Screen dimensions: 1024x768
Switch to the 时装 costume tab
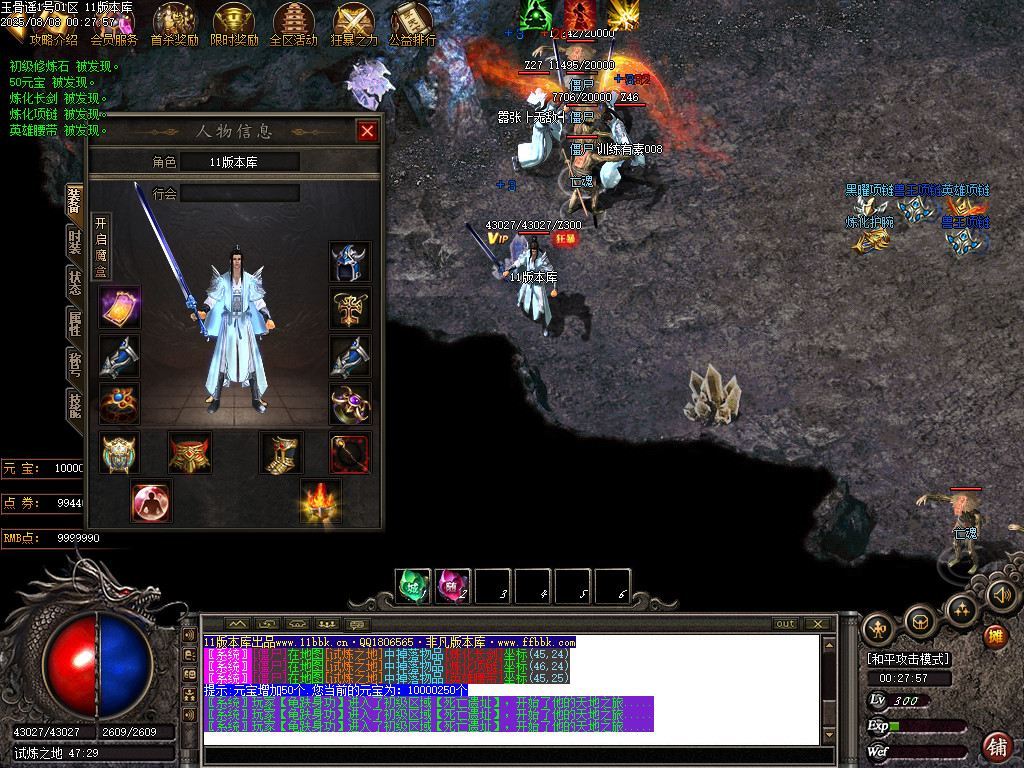click(x=74, y=243)
